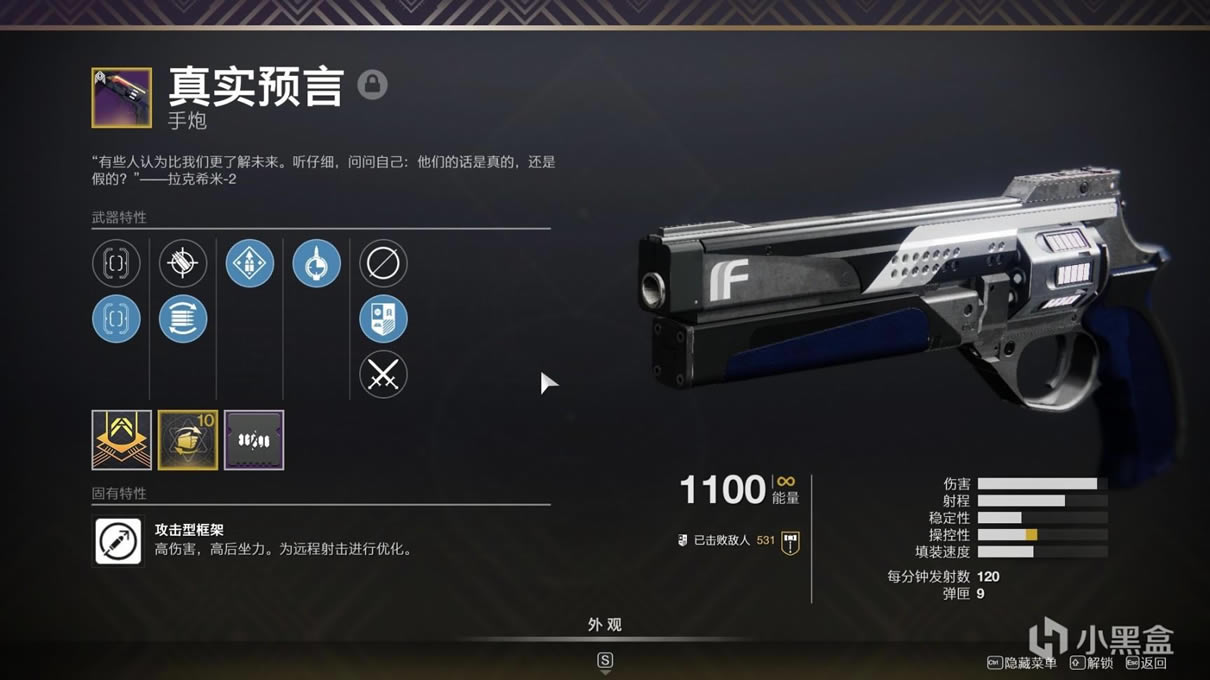This screenshot has height=680, width=1210.
Task: Choose the blue shield crest tracker
Action: (x=383, y=320)
